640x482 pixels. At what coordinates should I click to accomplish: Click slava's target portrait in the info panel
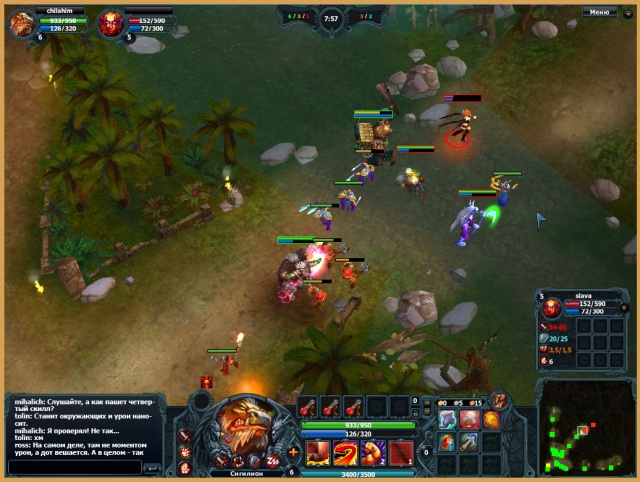point(551,308)
